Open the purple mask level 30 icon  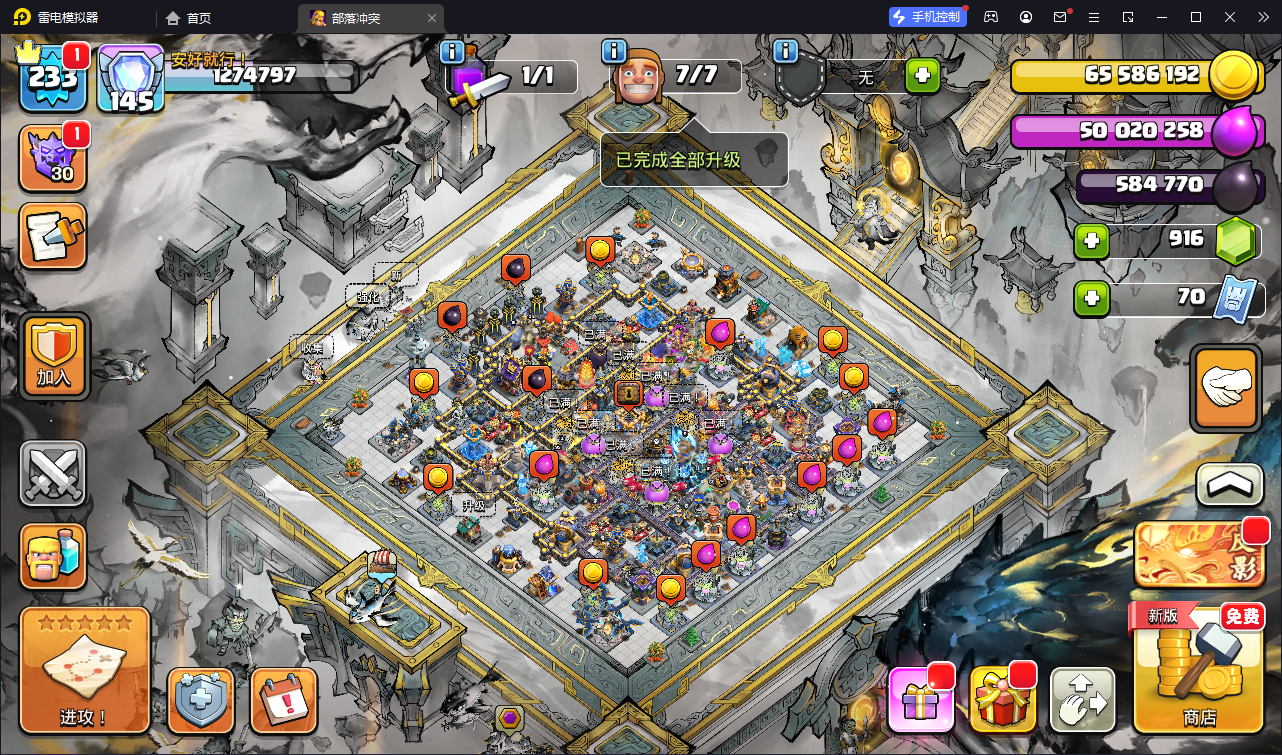(53, 159)
